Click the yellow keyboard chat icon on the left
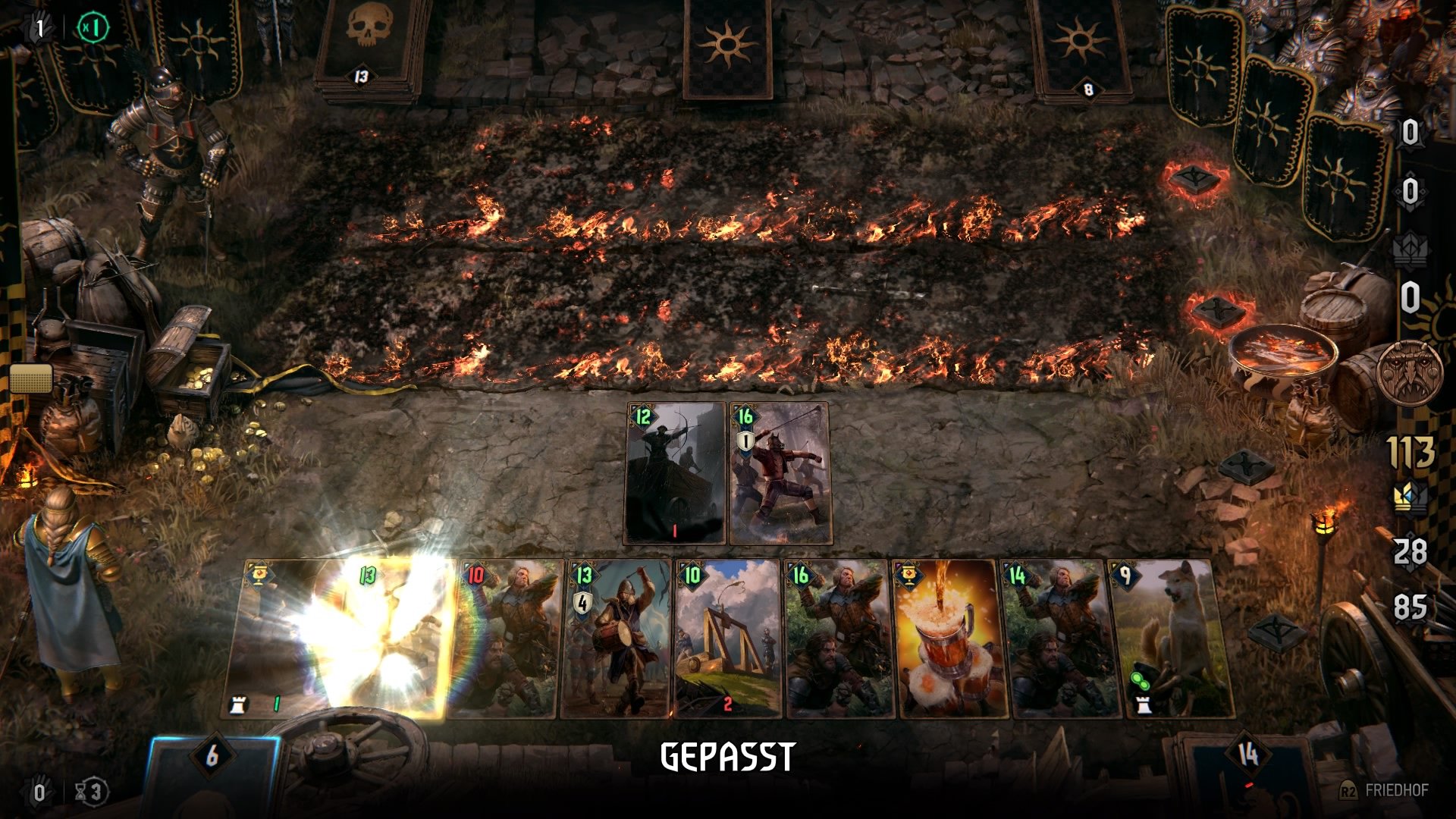This screenshot has width=1456, height=819. [30, 377]
